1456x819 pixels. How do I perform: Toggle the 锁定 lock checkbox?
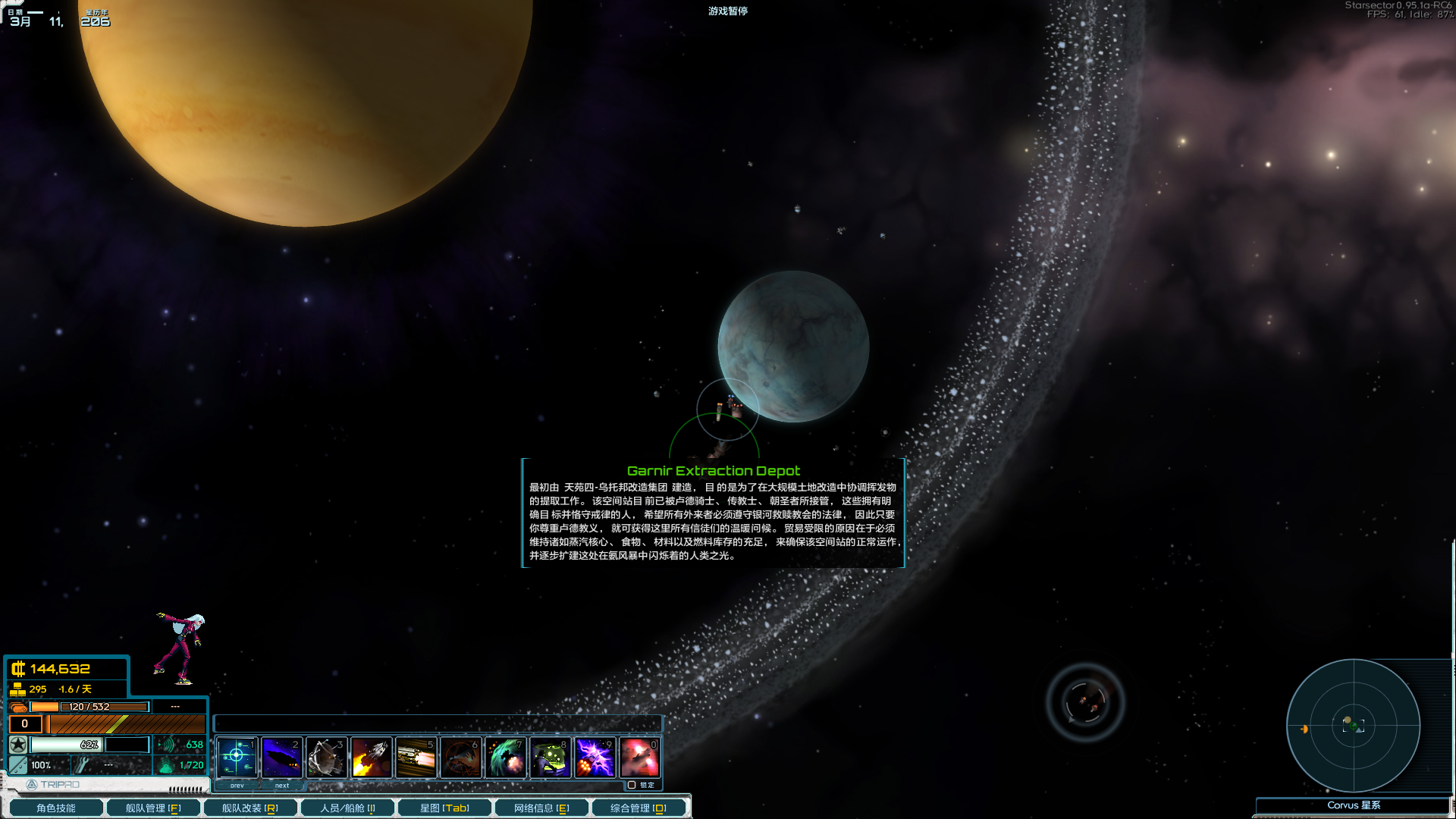coord(632,785)
